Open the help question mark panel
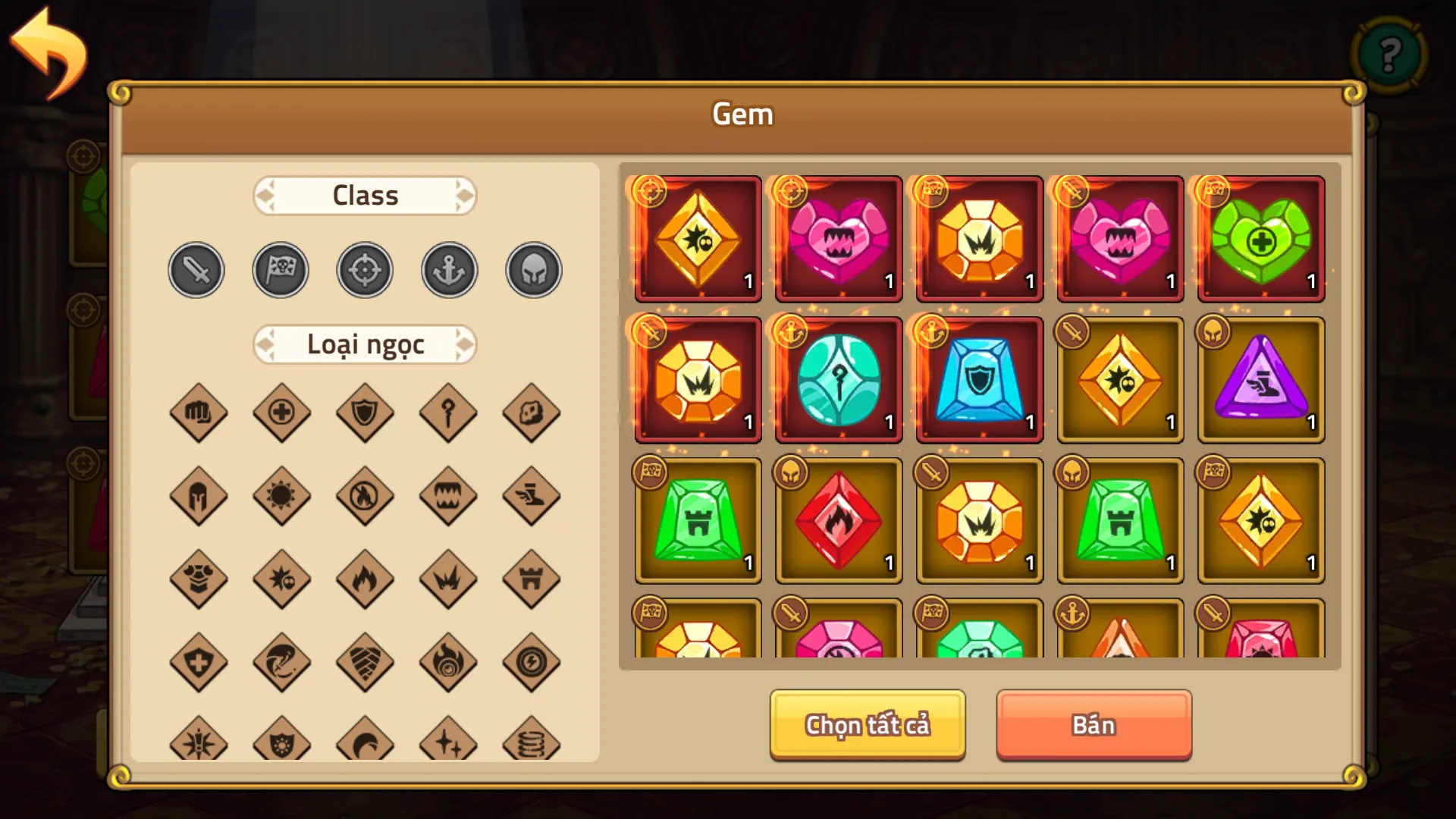 [x=1389, y=54]
